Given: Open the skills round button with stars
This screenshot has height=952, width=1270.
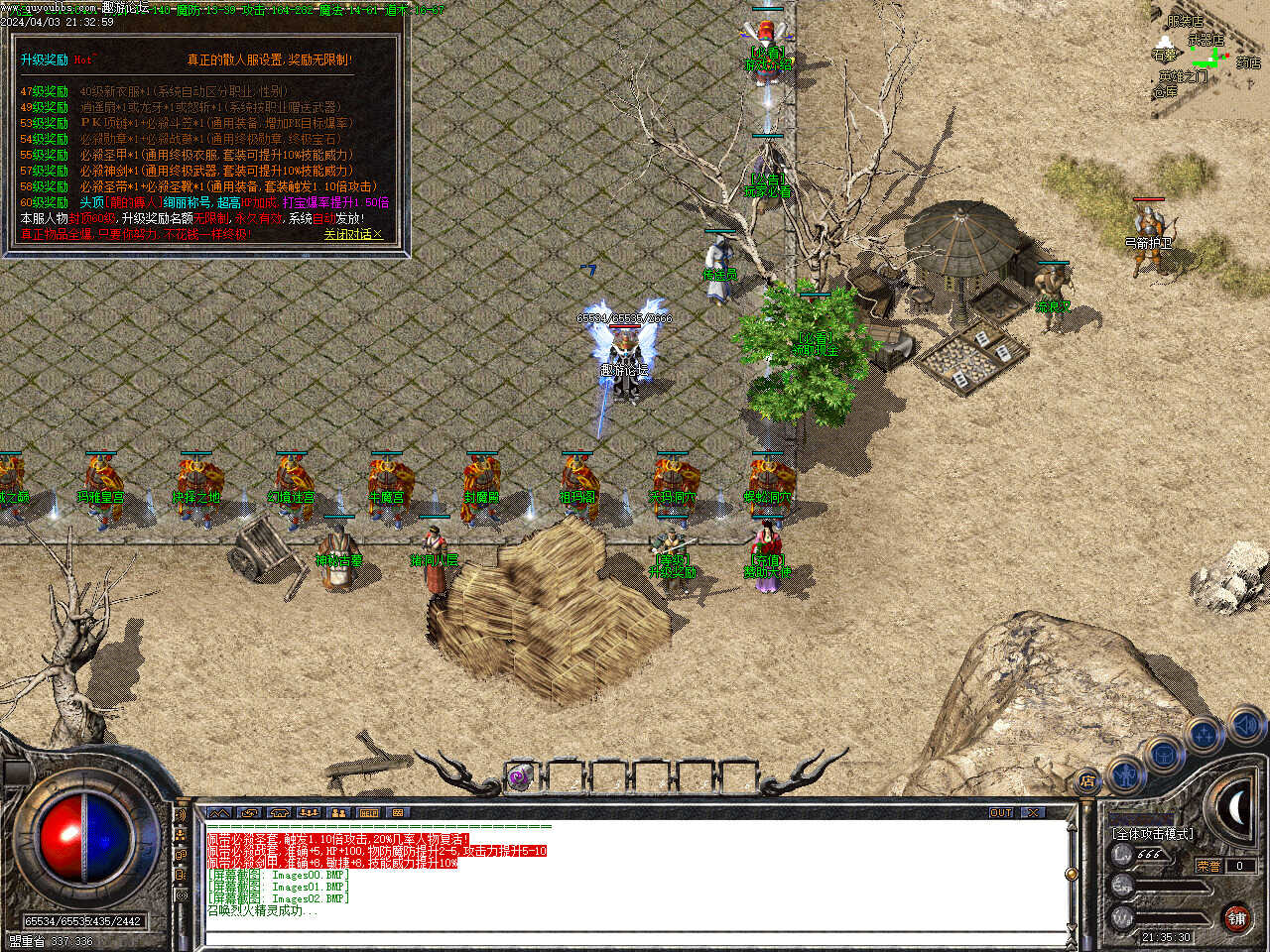Looking at the screenshot, I should [x=1204, y=736].
